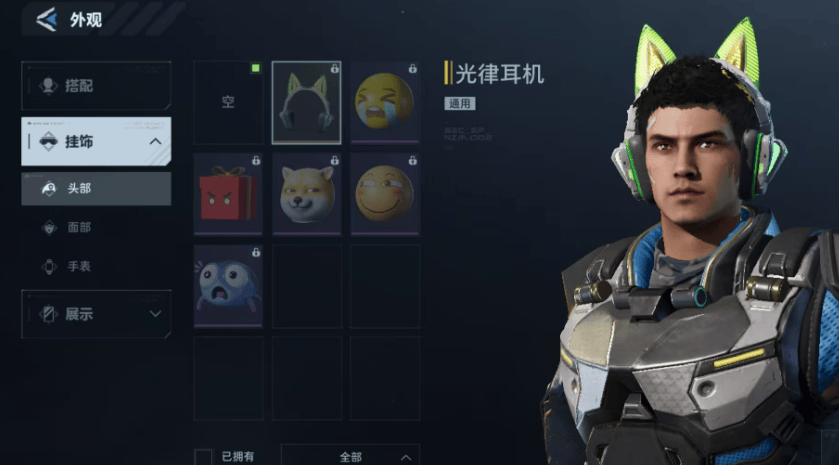Toggle the 已拥有 owned filter checkbox
This screenshot has height=465, width=839.
click(x=203, y=457)
